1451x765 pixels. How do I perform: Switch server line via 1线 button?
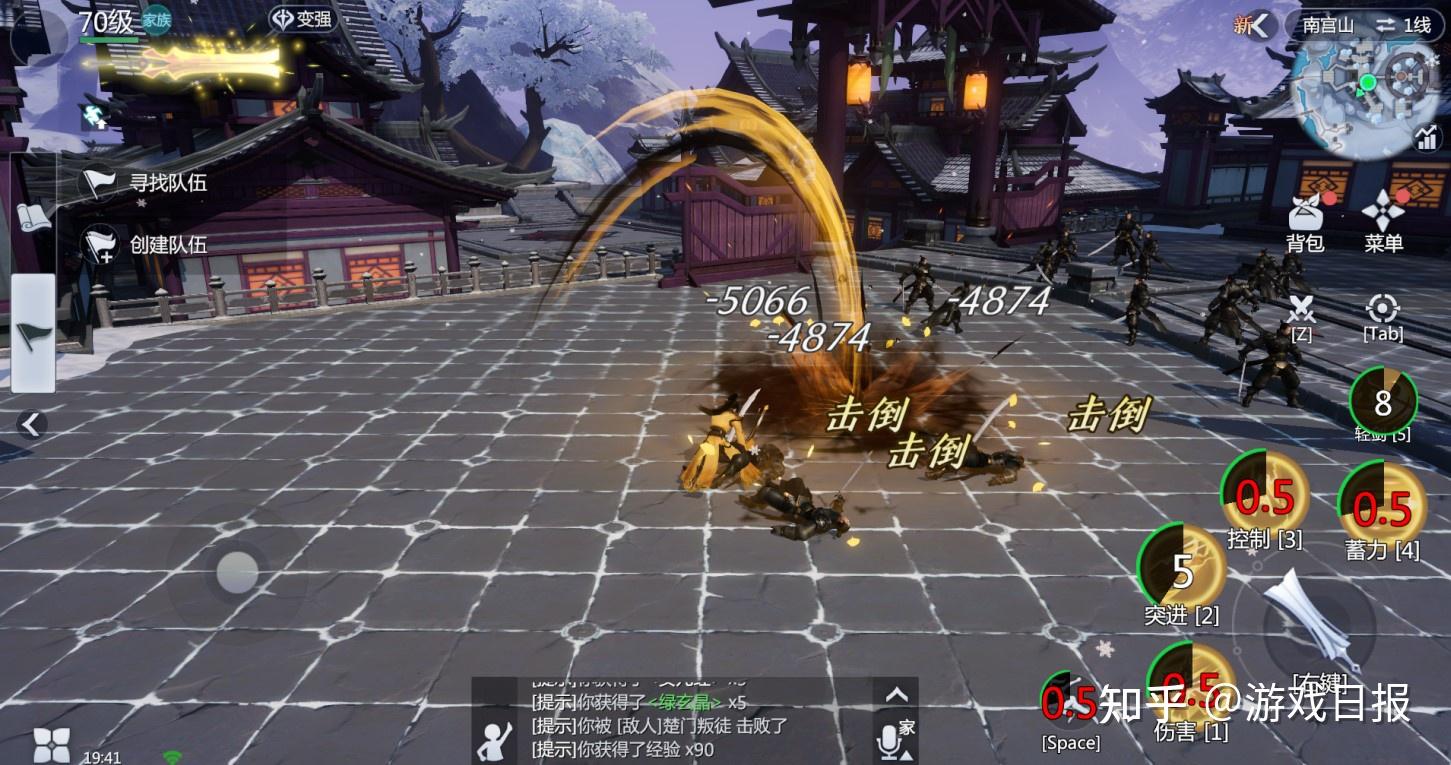tap(1403, 26)
